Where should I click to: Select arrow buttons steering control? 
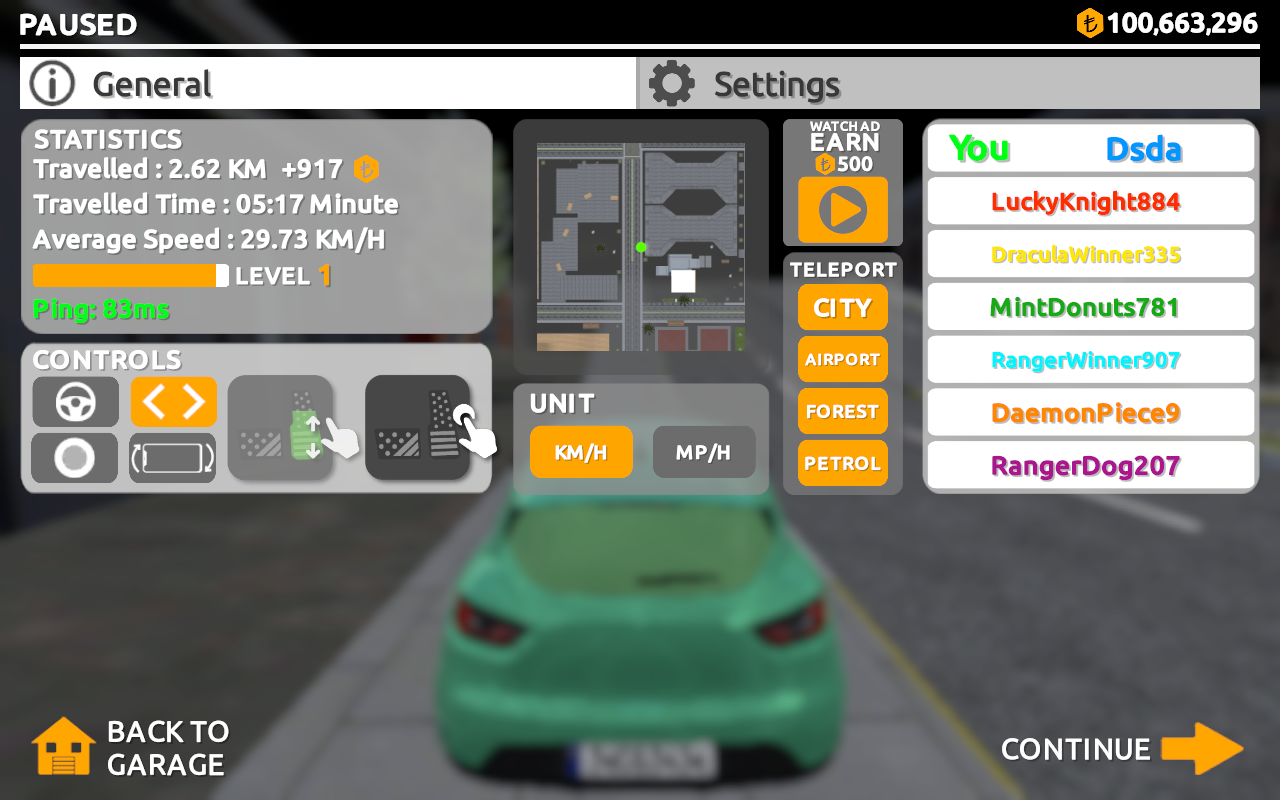(173, 402)
